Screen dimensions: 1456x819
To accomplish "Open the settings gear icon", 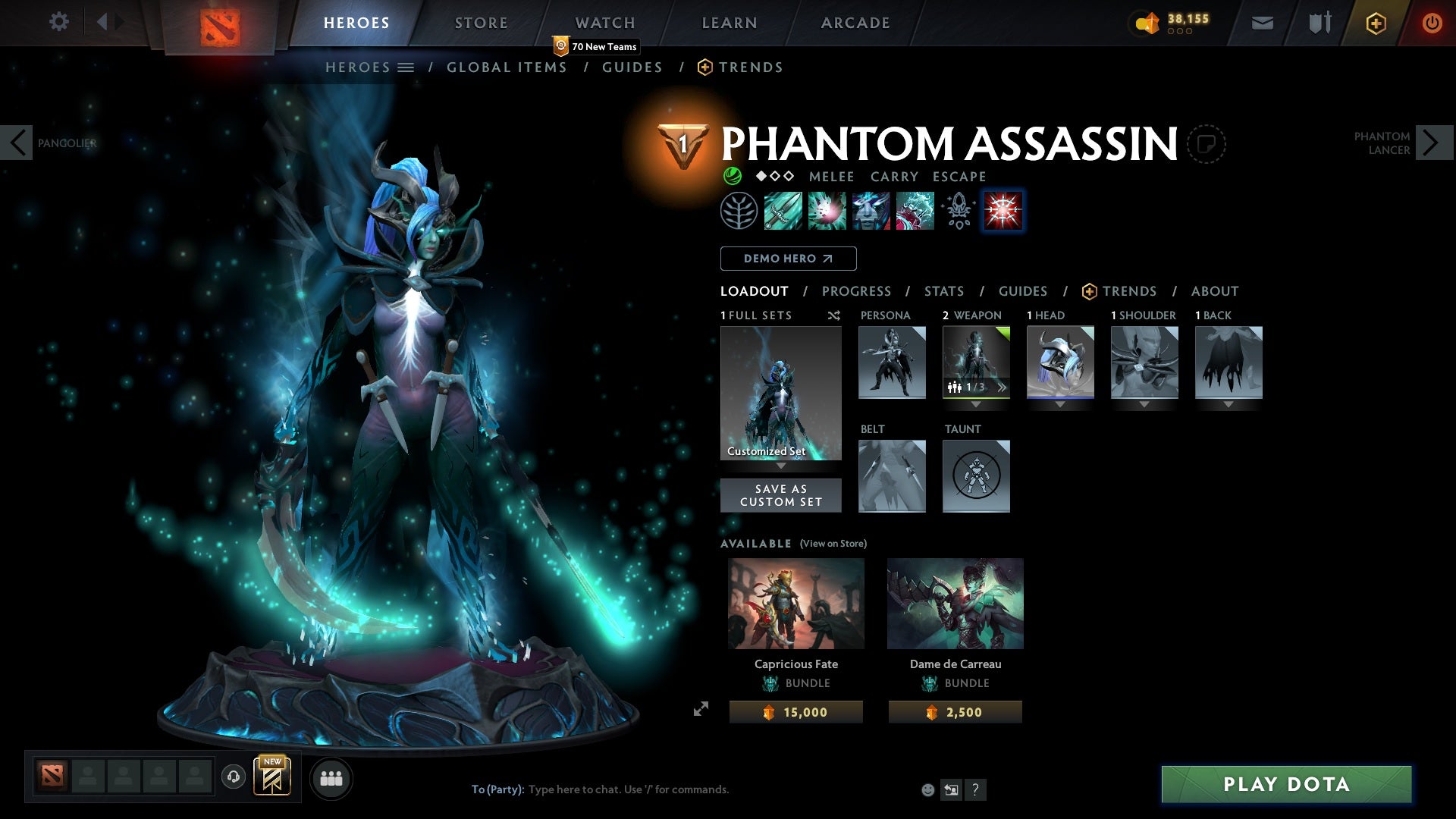I will pyautogui.click(x=59, y=22).
